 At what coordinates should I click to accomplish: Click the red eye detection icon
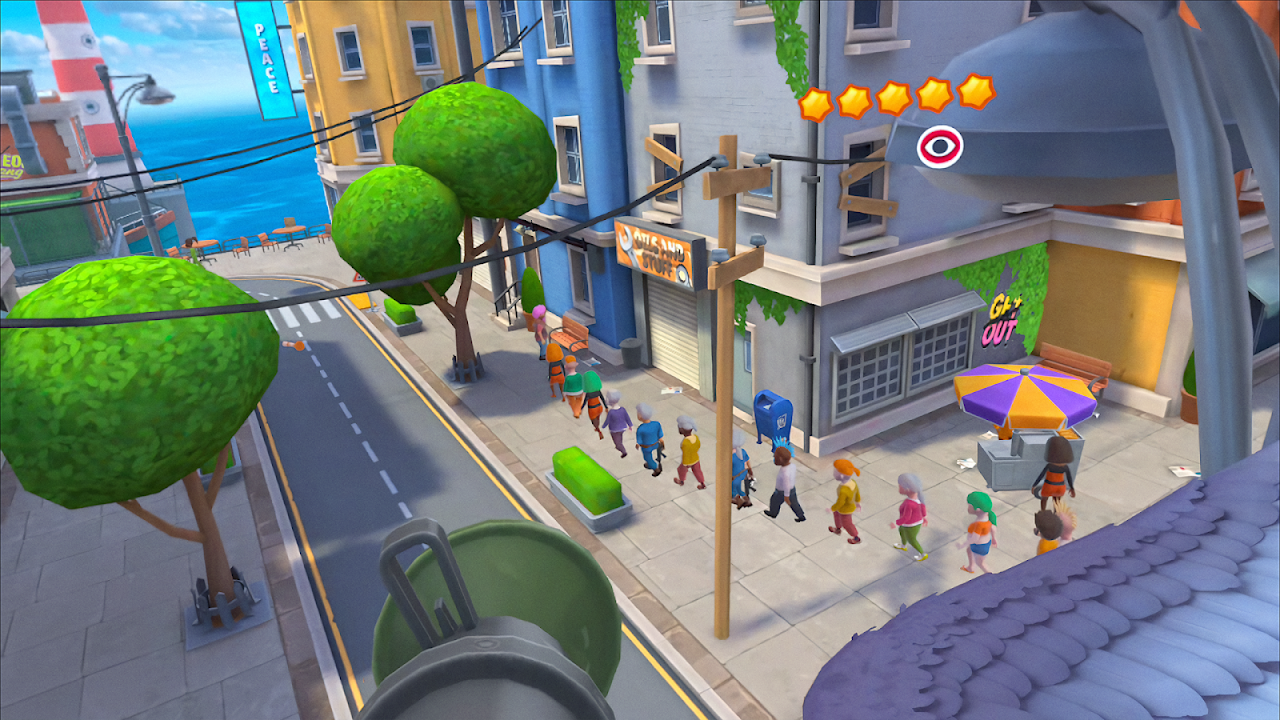pyautogui.click(x=940, y=147)
